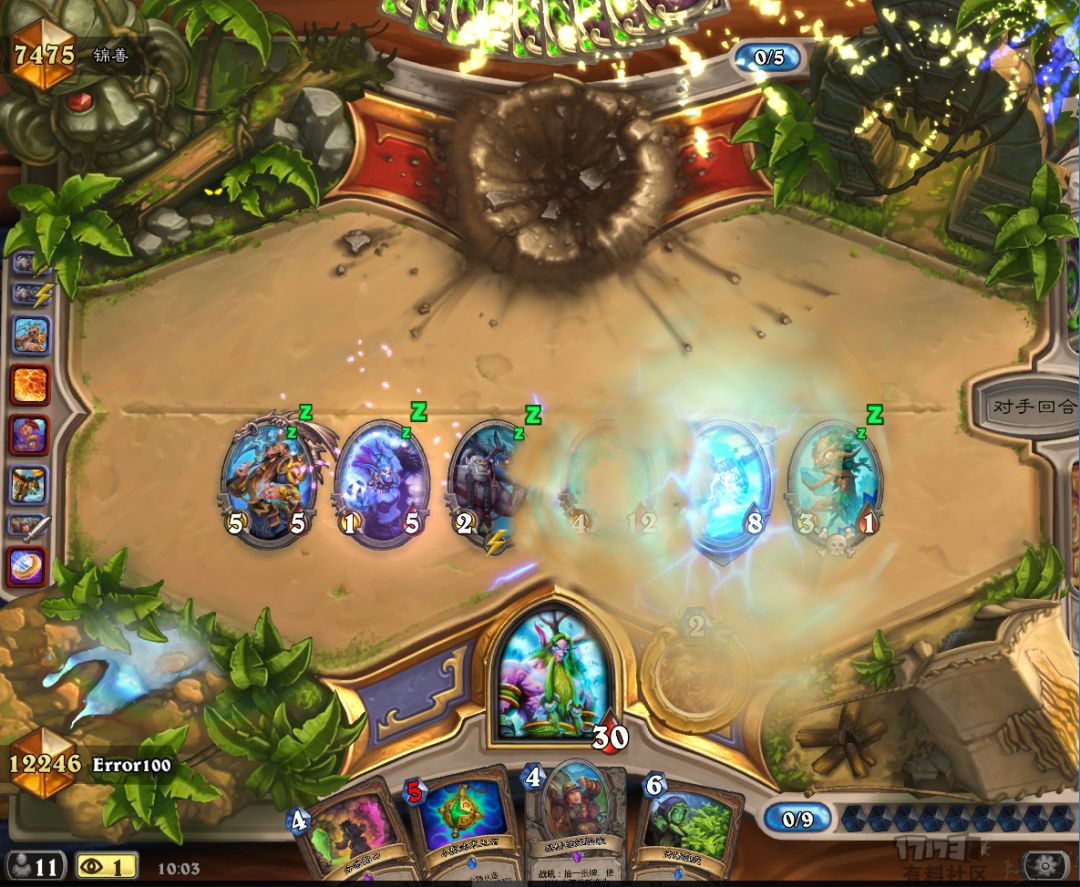Select the 2-attack armored minion with lightning

[490, 484]
